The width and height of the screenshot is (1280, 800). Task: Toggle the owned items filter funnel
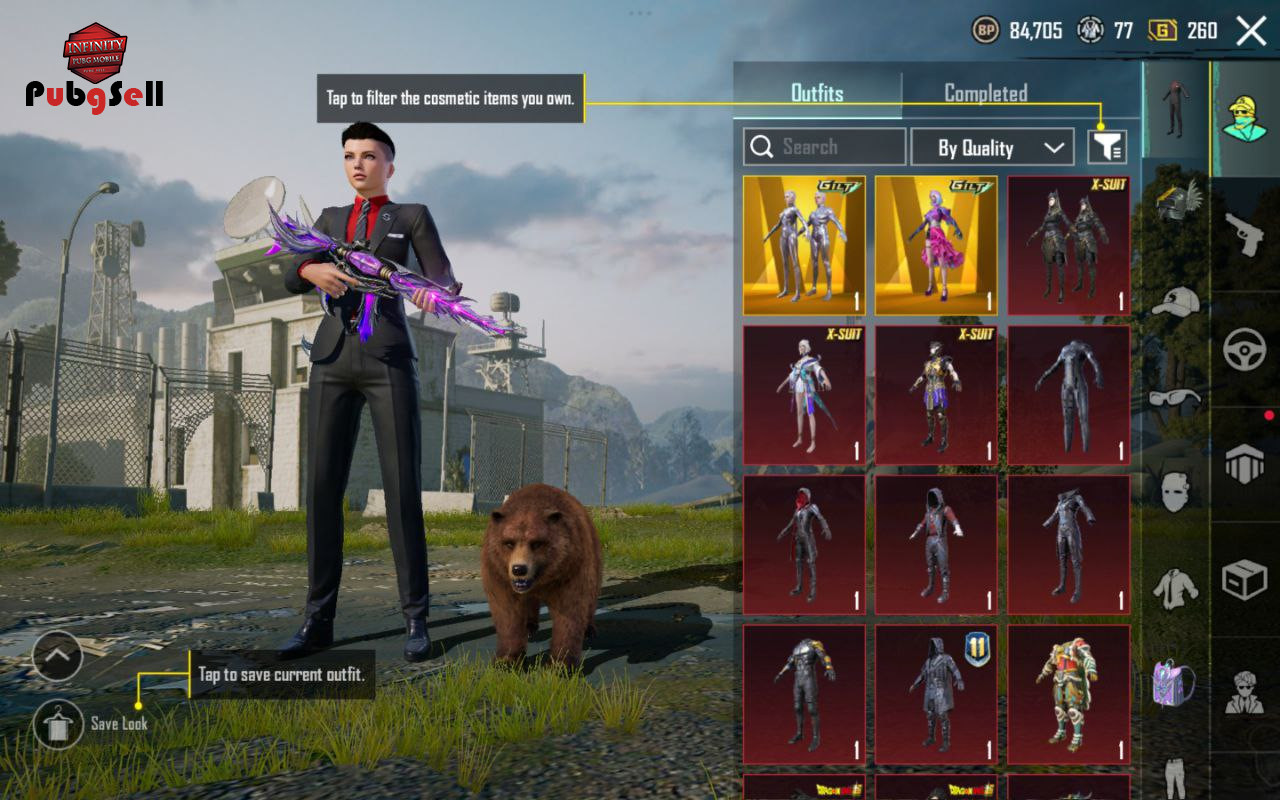pos(1107,148)
